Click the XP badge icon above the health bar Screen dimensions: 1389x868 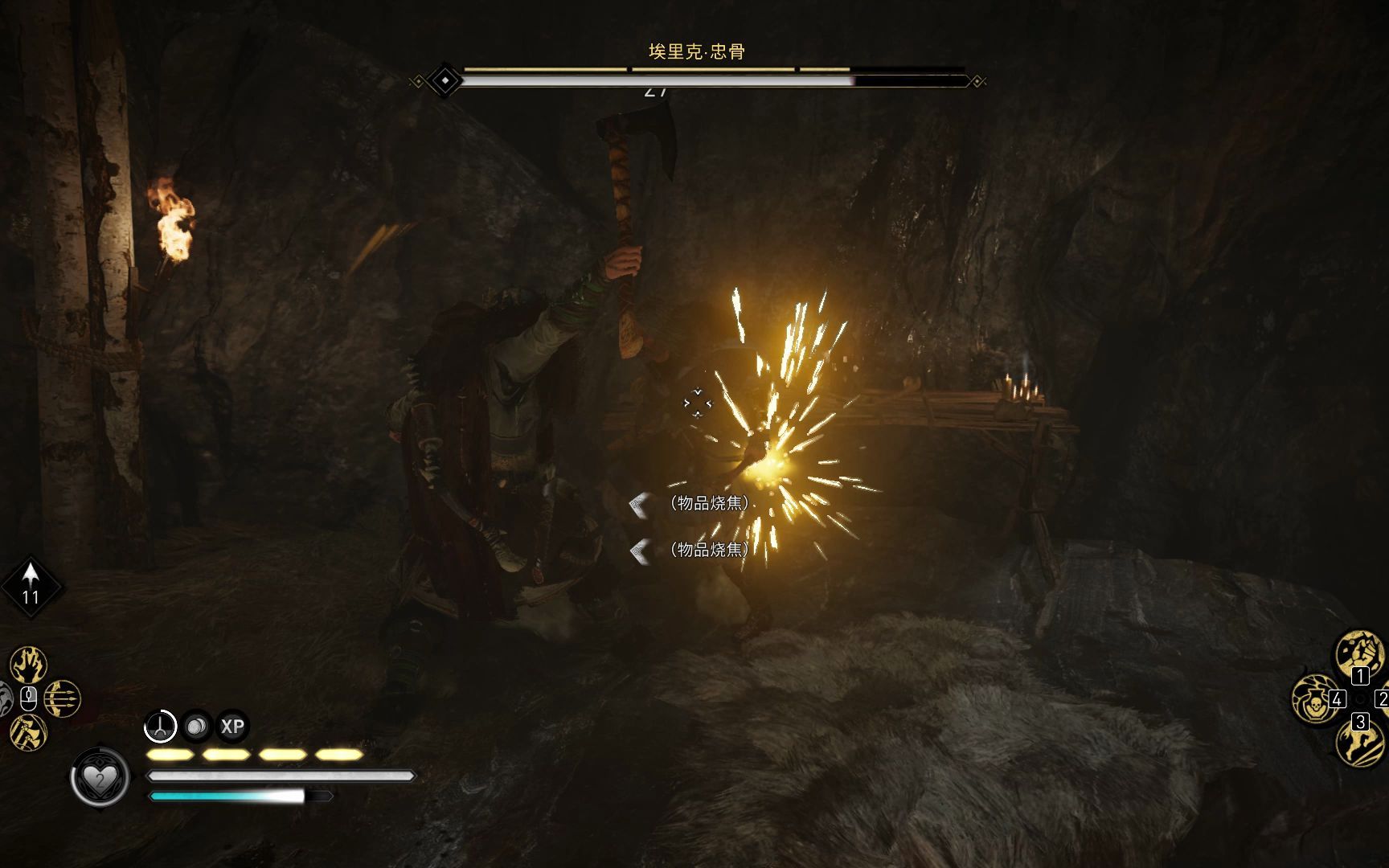(231, 726)
